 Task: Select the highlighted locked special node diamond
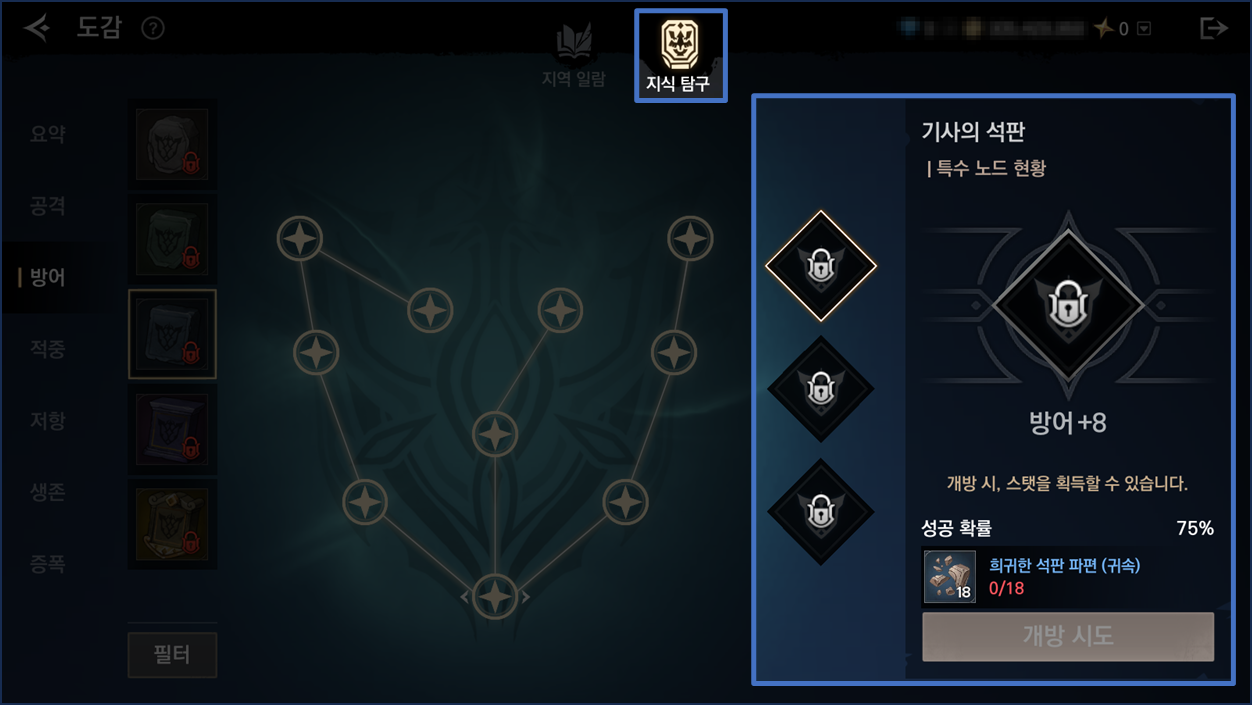pyautogui.click(x=821, y=266)
